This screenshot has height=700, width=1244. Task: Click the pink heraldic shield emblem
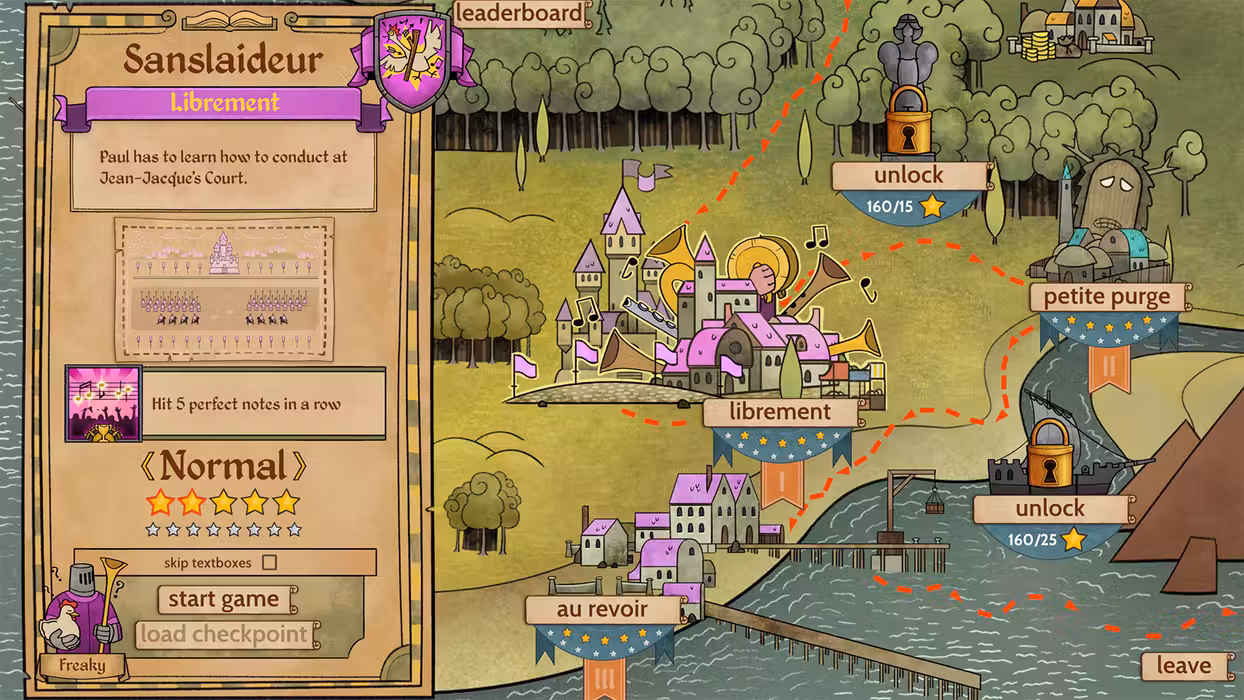[411, 61]
